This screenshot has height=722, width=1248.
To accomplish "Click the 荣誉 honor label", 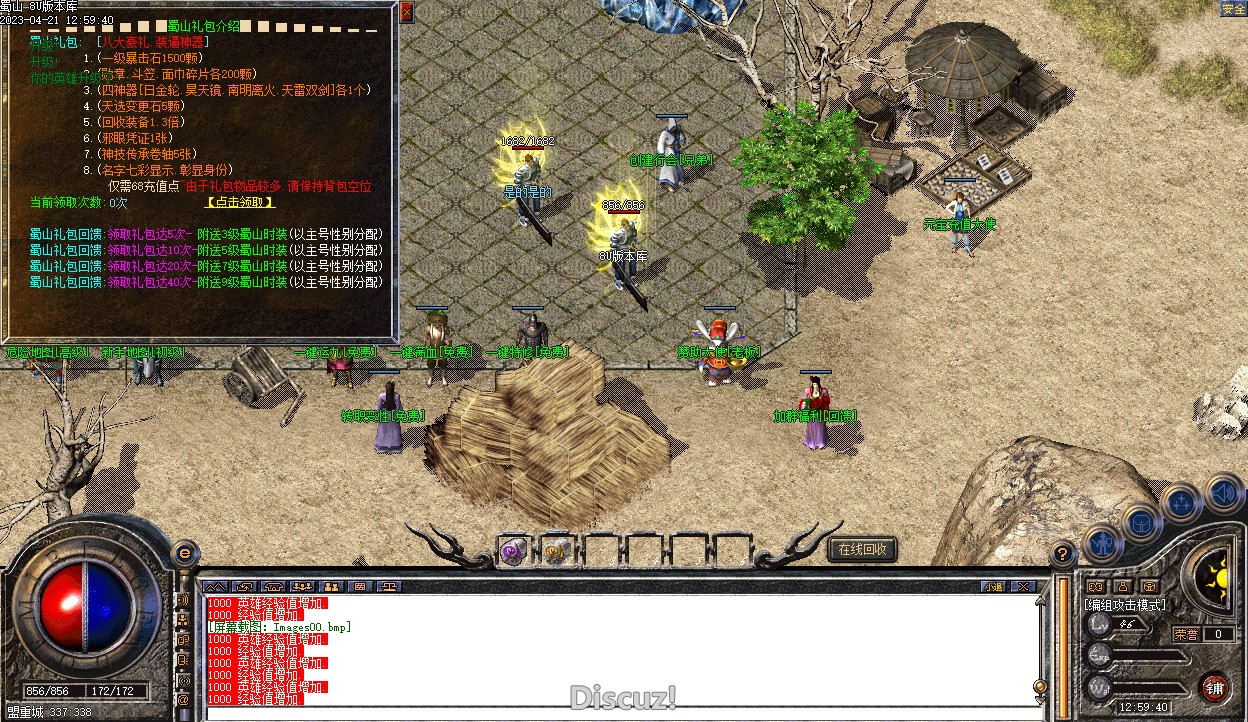I will (x=1186, y=633).
